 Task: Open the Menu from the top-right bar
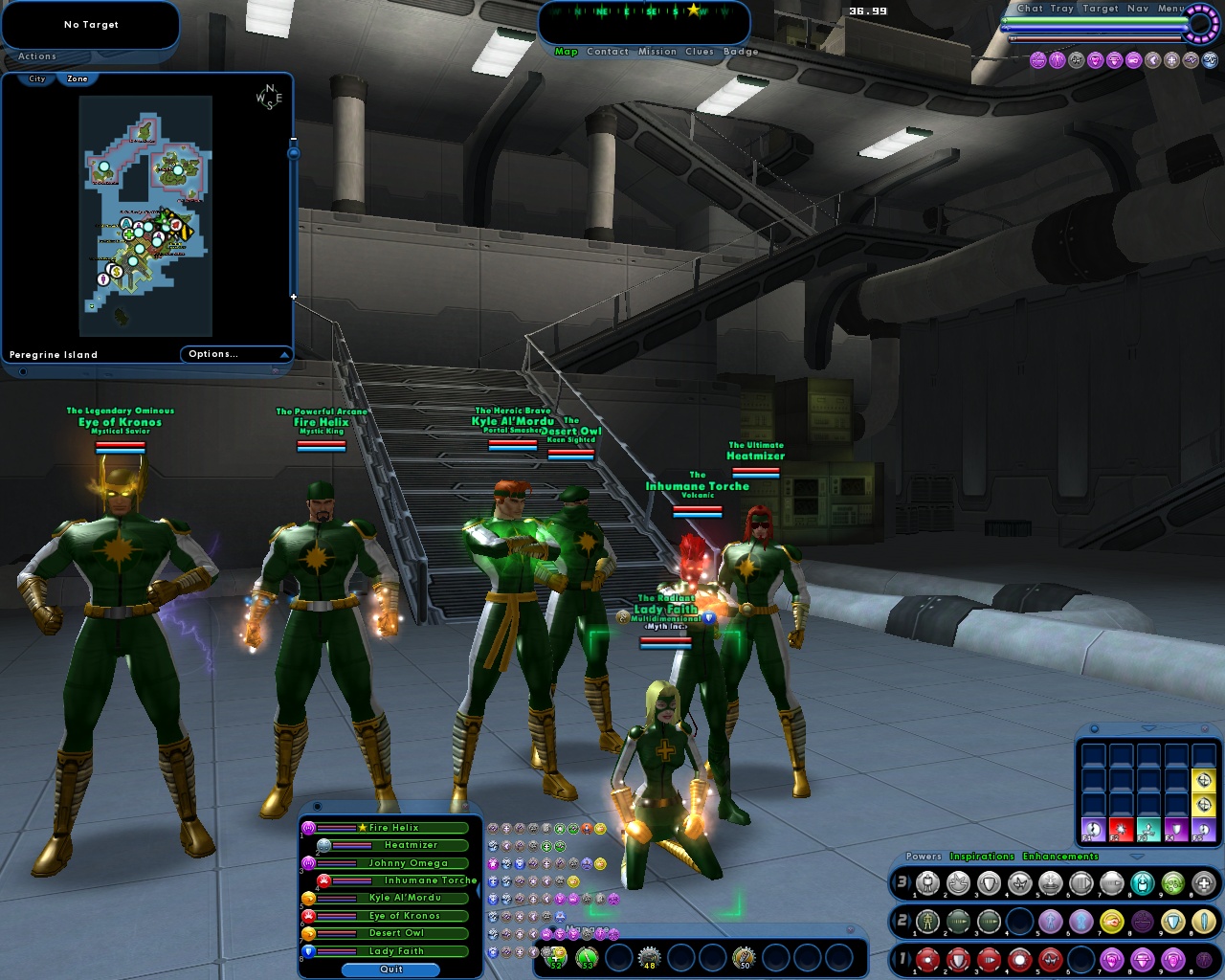click(1169, 9)
